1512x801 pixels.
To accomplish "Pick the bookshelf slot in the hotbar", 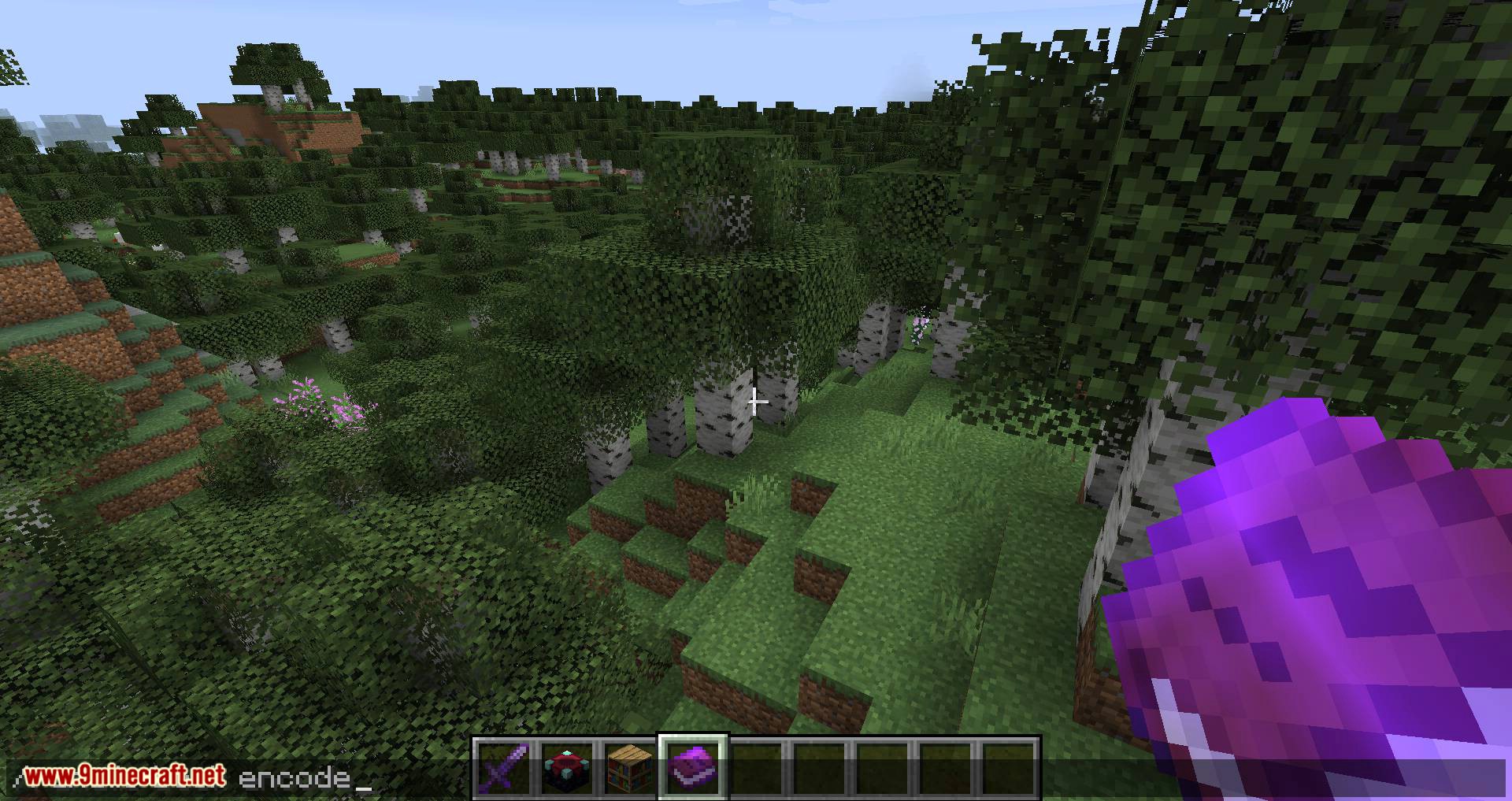I will tap(630, 767).
